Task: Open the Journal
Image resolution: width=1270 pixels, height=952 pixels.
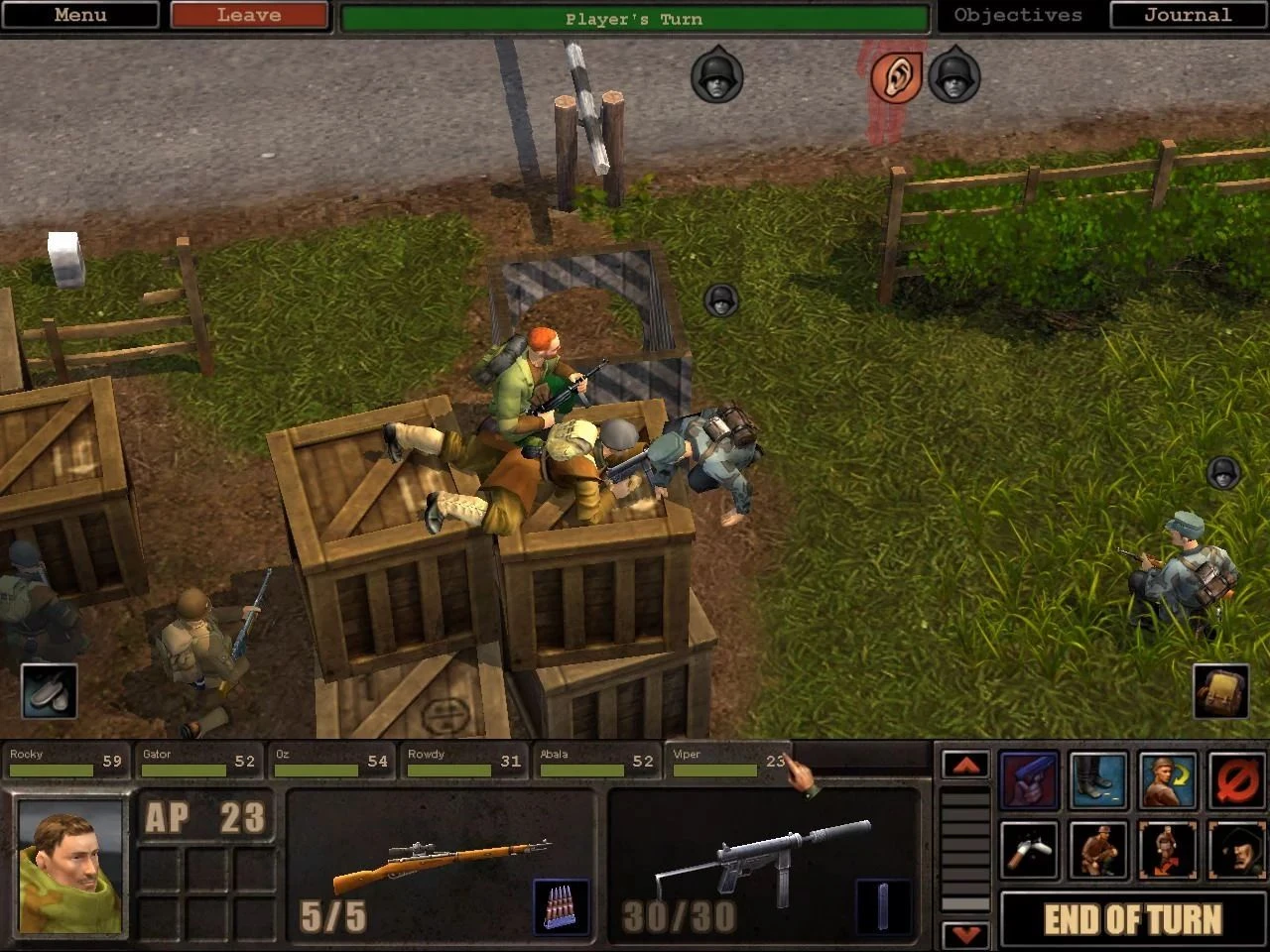Action: pyautogui.click(x=1188, y=15)
